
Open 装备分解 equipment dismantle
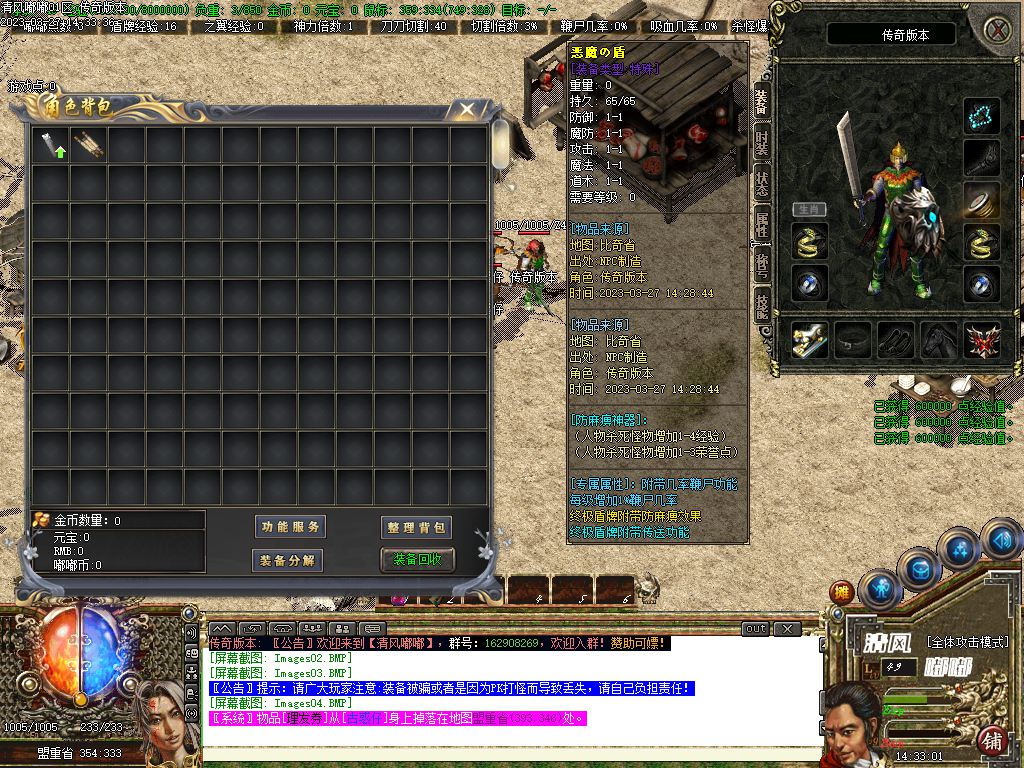tap(287, 560)
